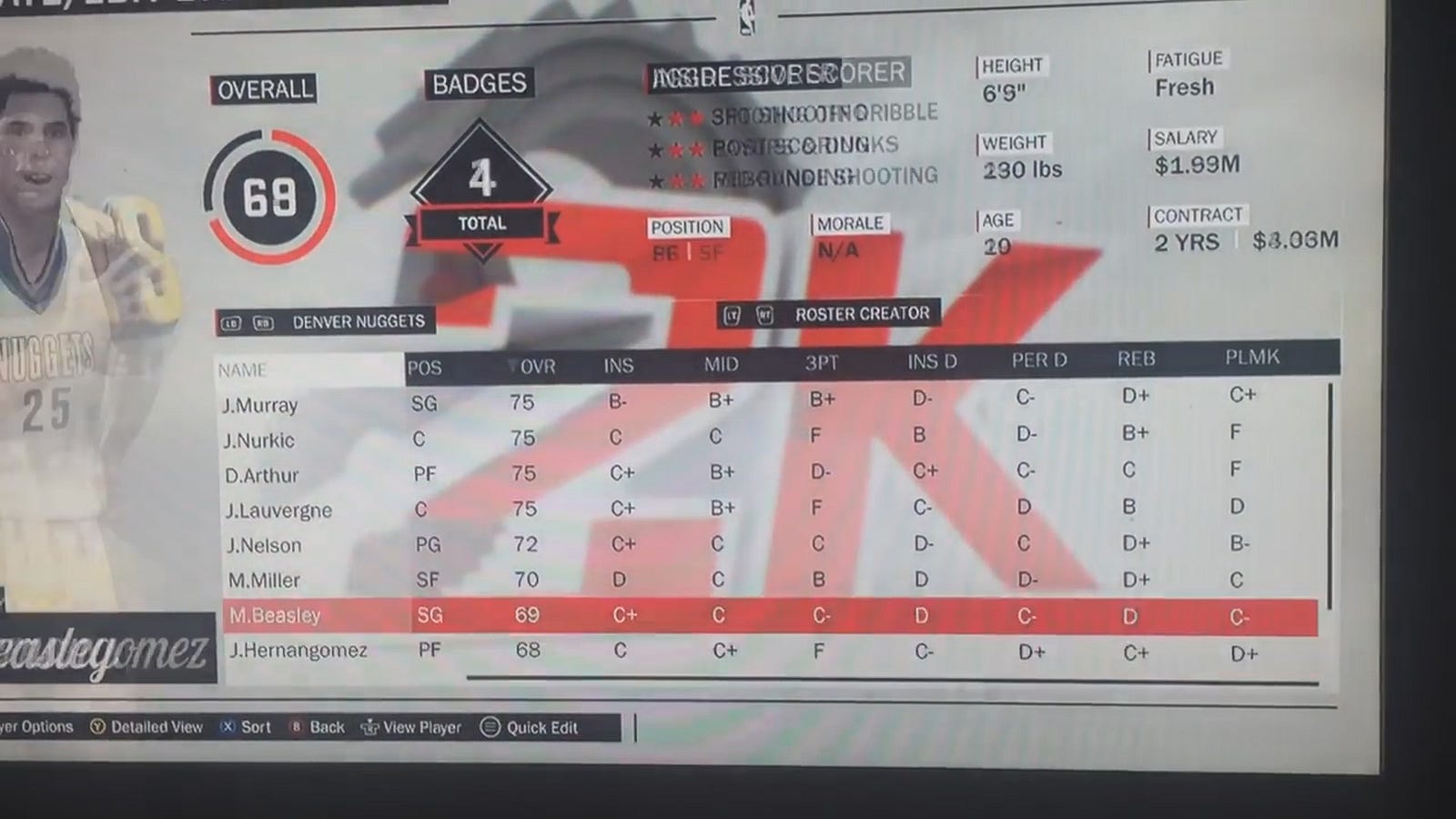The width and height of the screenshot is (1456, 819).
Task: Sort roster by POS column
Action: click(424, 368)
